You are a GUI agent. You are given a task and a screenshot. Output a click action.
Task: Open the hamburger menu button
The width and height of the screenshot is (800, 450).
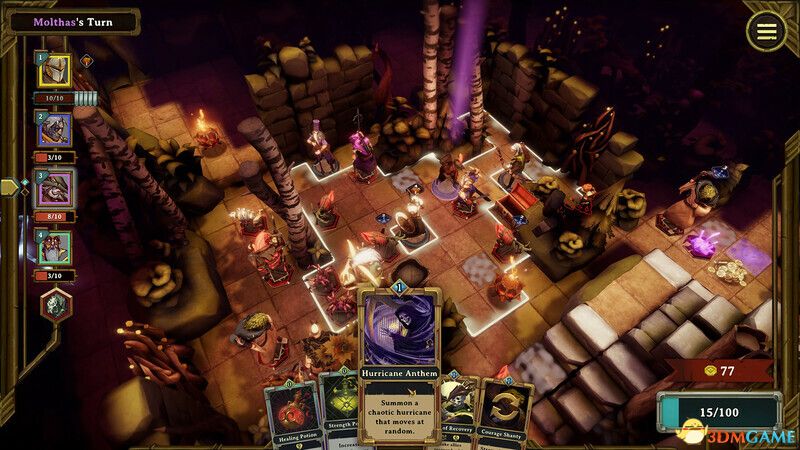pos(766,31)
